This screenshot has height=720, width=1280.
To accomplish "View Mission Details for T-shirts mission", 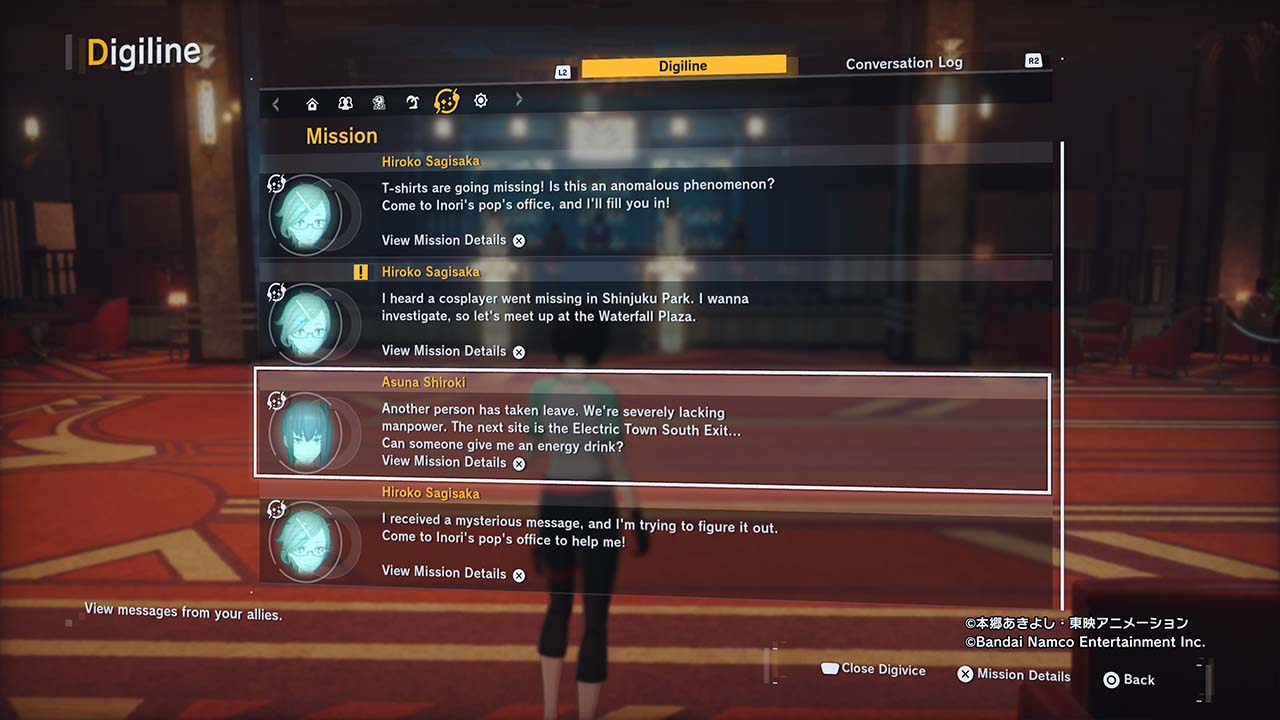I will [x=453, y=240].
